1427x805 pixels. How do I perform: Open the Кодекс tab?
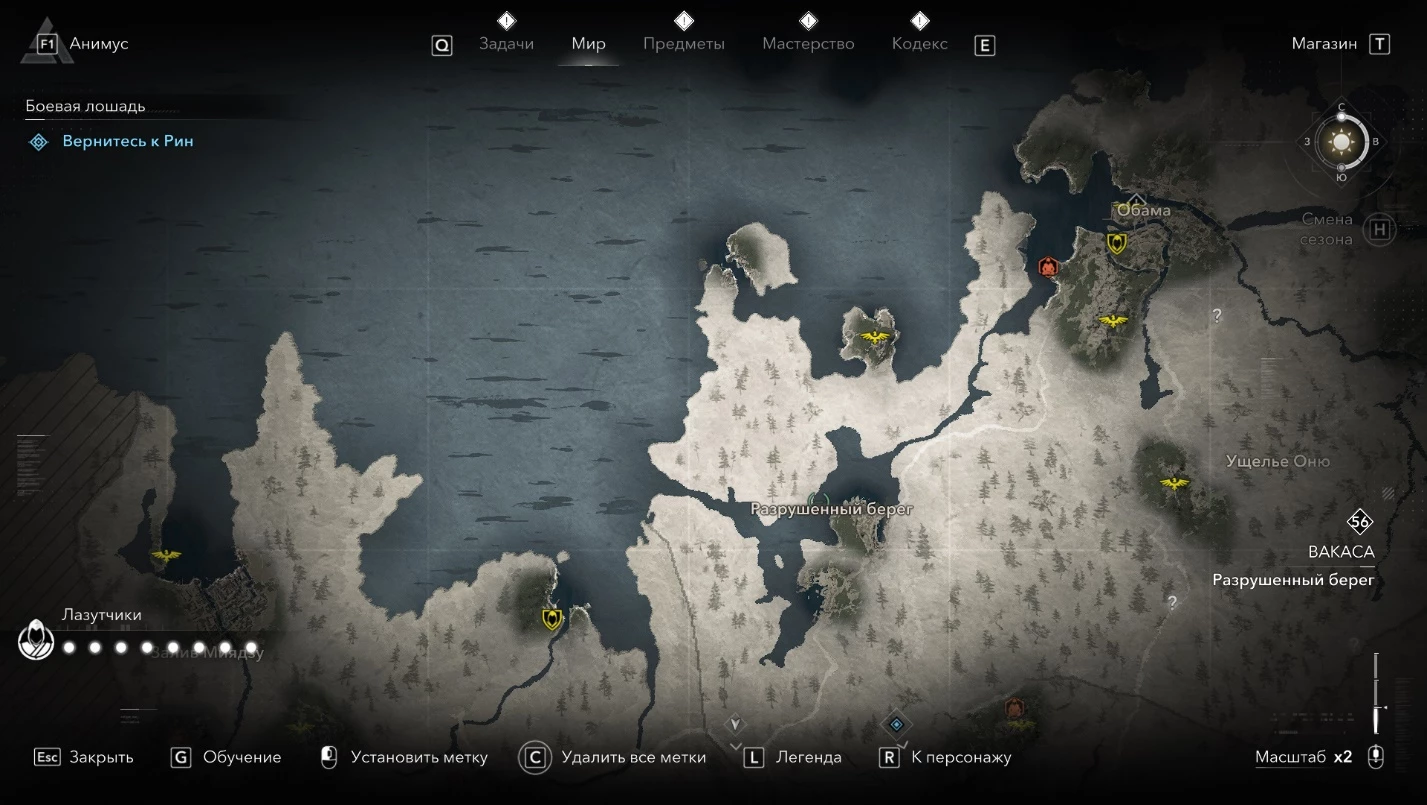pyautogui.click(x=919, y=44)
